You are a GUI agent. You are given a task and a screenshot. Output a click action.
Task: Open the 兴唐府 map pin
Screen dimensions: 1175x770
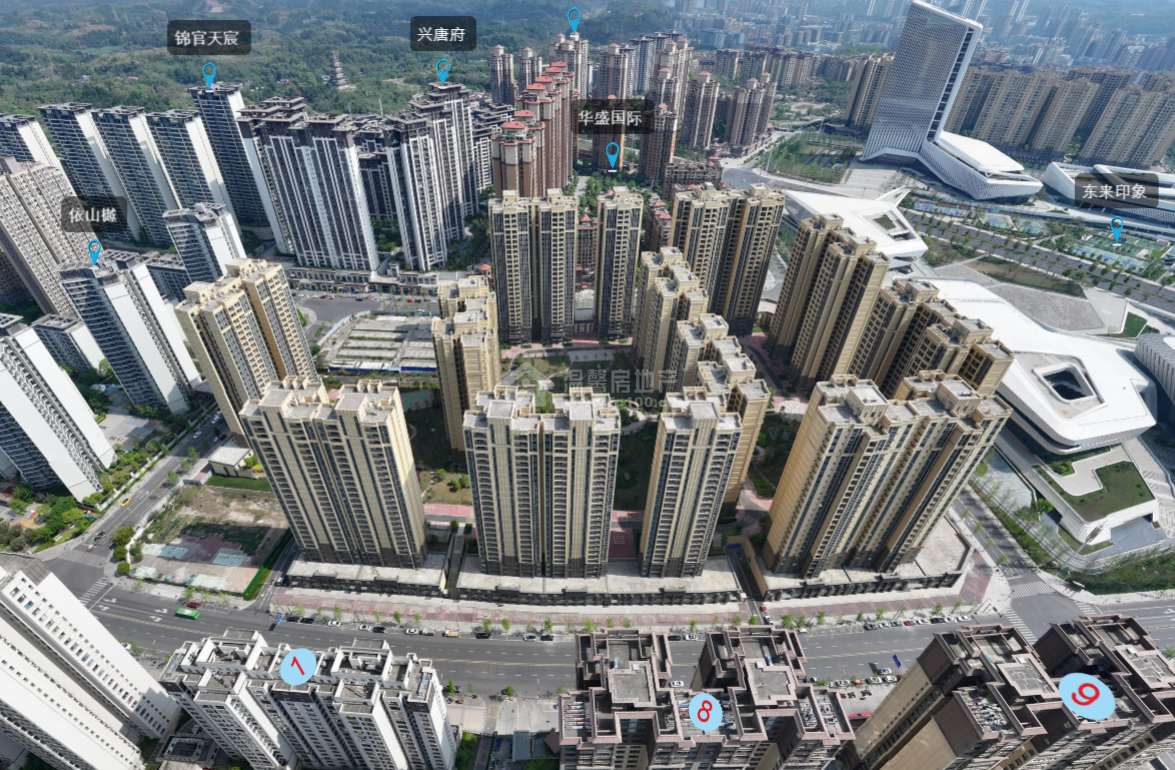click(443, 70)
